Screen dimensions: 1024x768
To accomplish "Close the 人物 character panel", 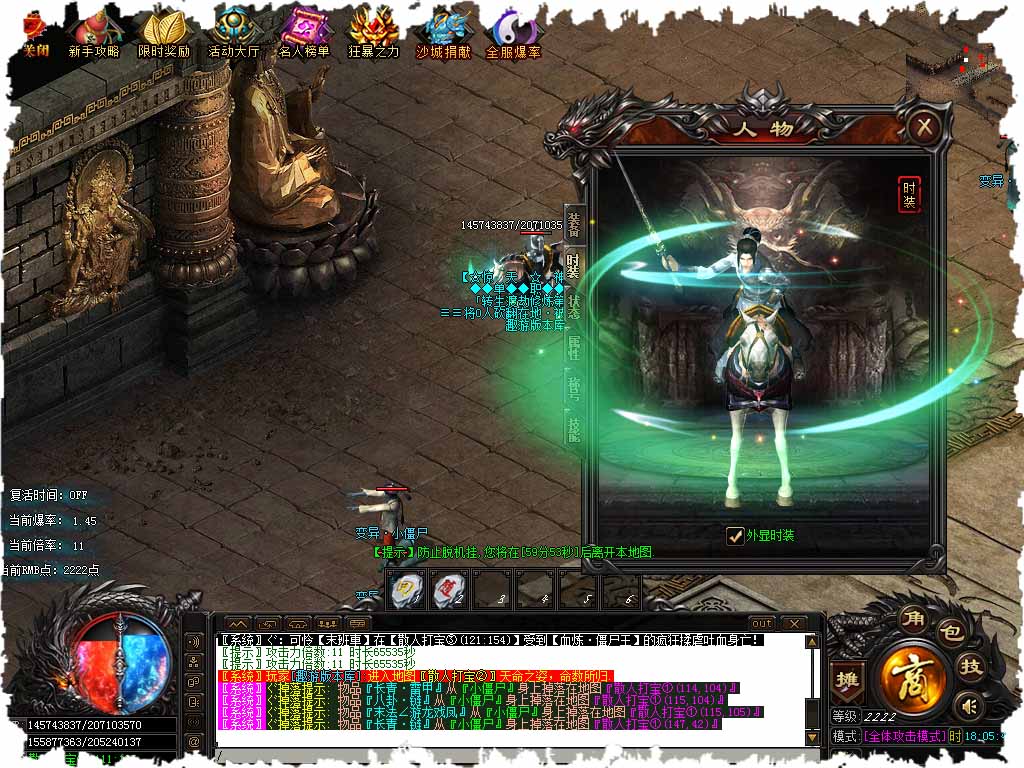I will click(x=925, y=127).
